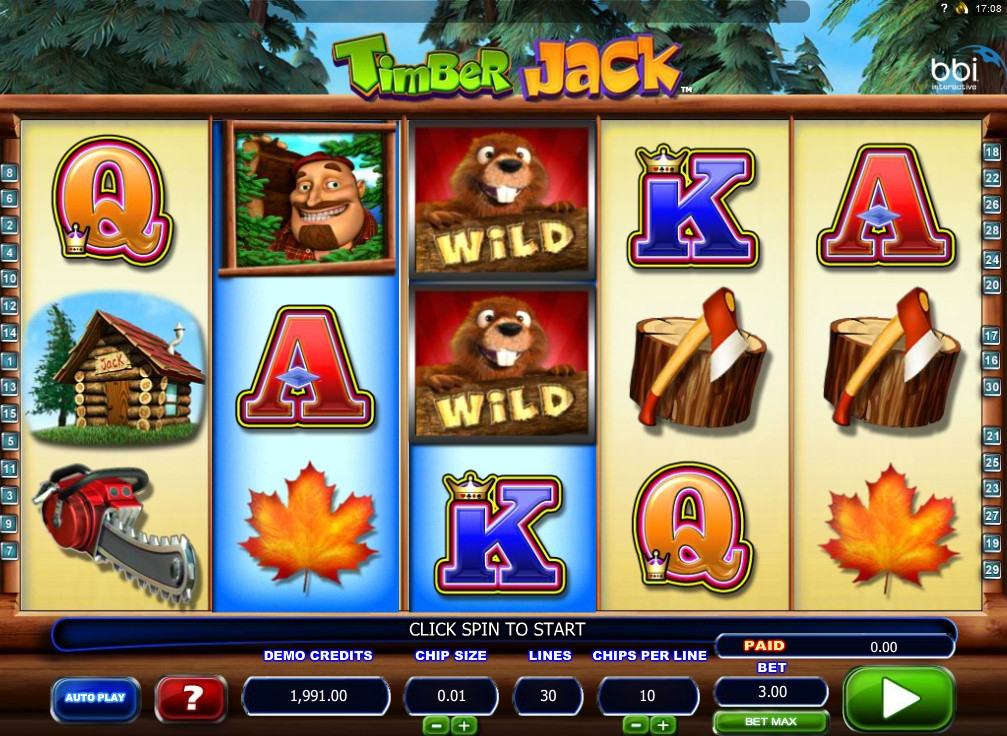Raise chips per line with the plus button

pyautogui.click(x=663, y=725)
